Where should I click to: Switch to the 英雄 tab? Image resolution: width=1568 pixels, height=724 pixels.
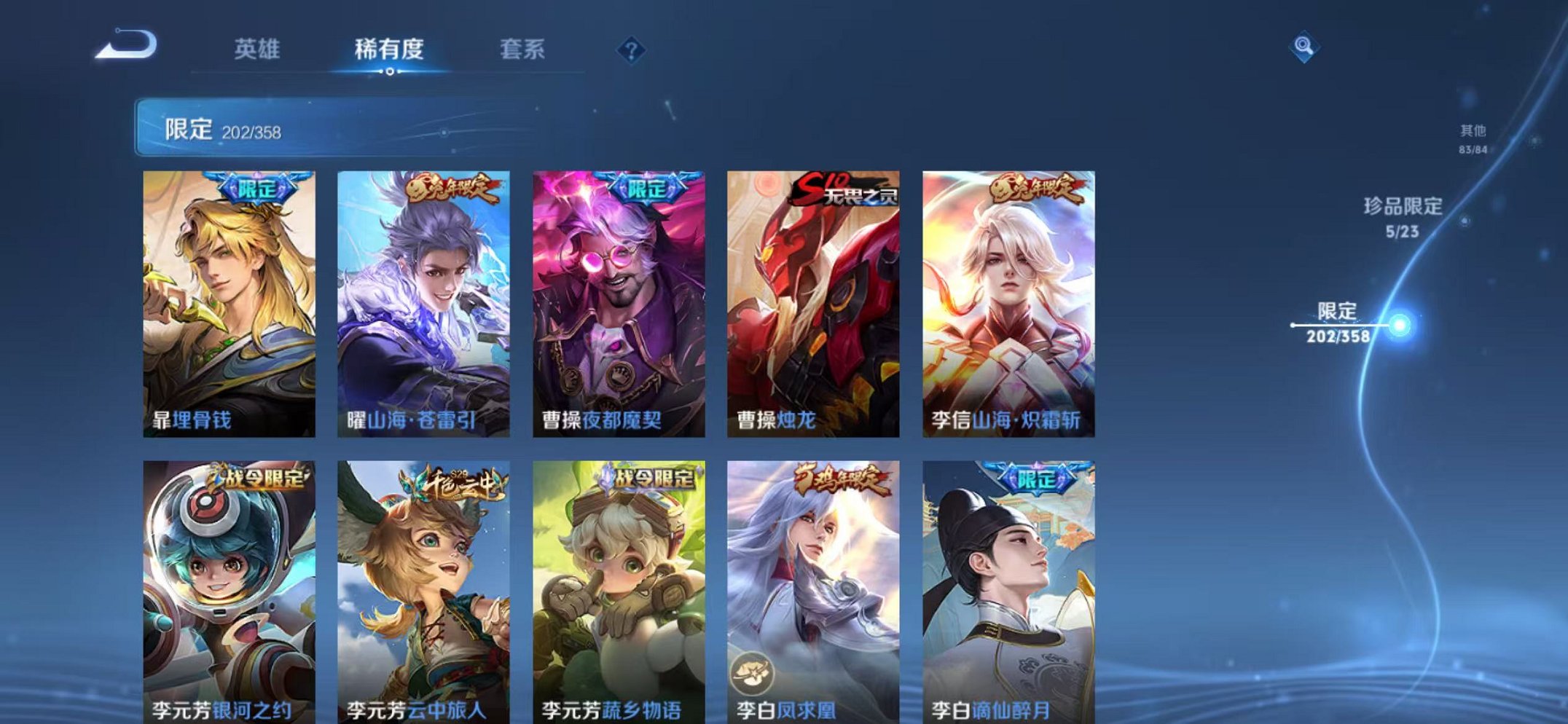tap(259, 50)
